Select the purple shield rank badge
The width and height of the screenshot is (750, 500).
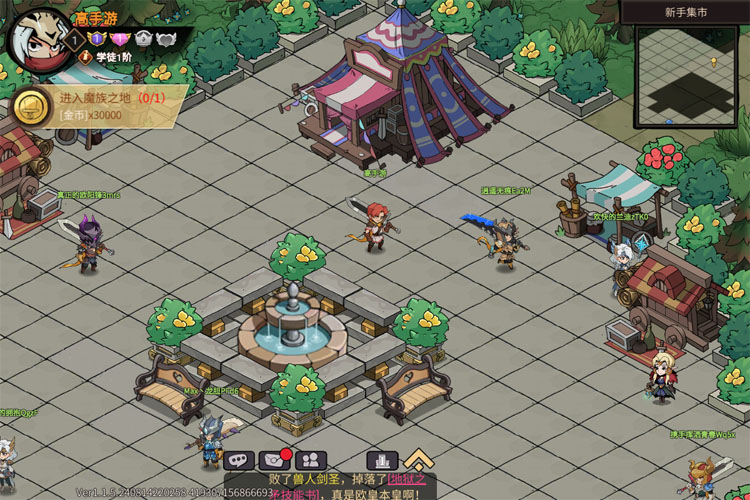pyautogui.click(x=98, y=39)
